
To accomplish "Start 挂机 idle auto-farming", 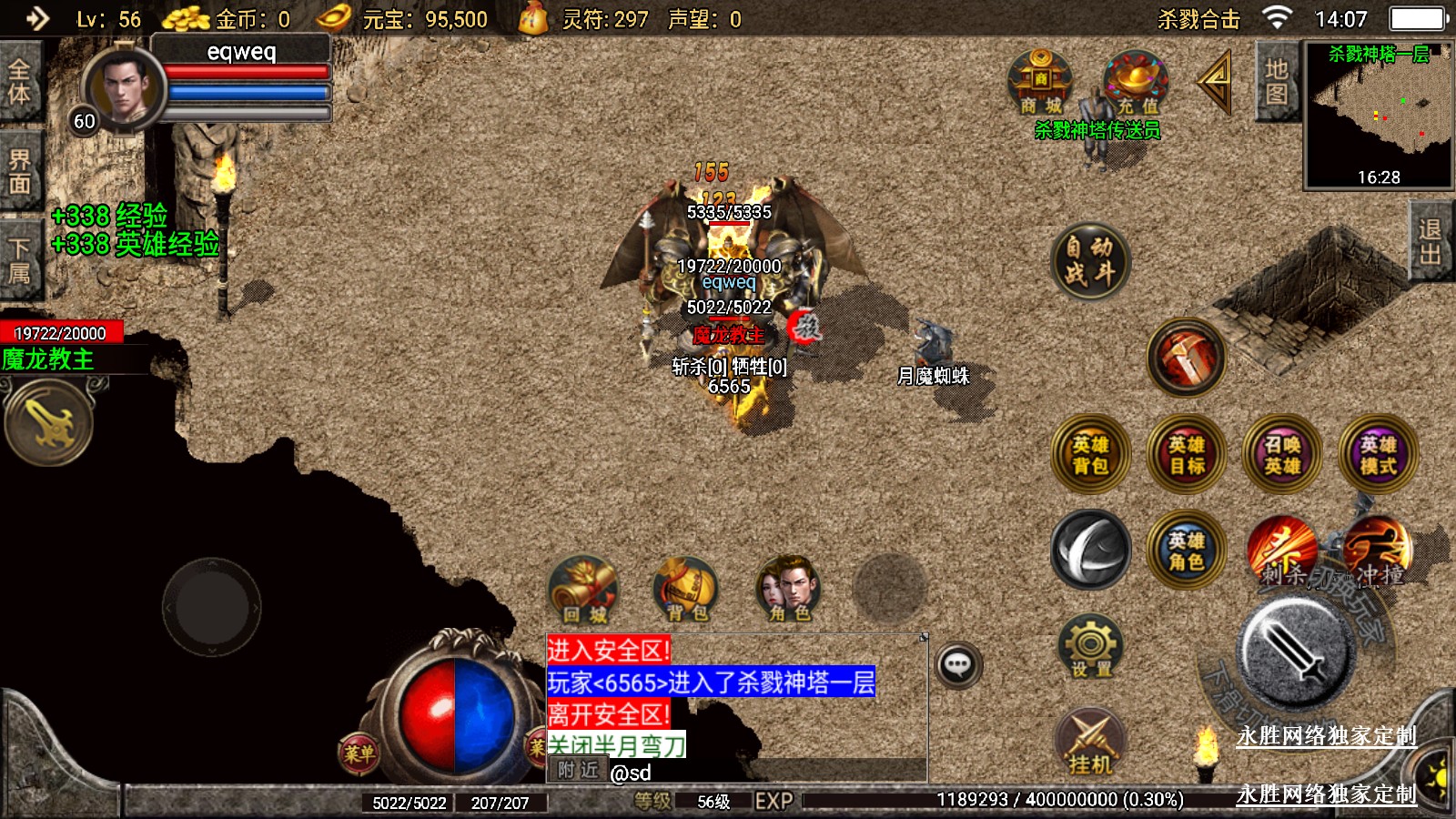I will coord(1090,743).
